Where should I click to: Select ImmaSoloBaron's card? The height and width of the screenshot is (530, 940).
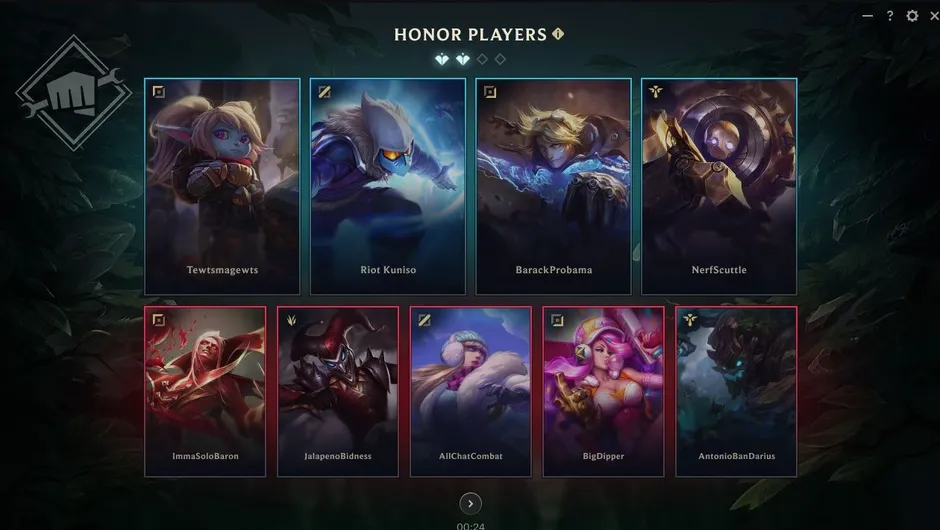pos(205,391)
